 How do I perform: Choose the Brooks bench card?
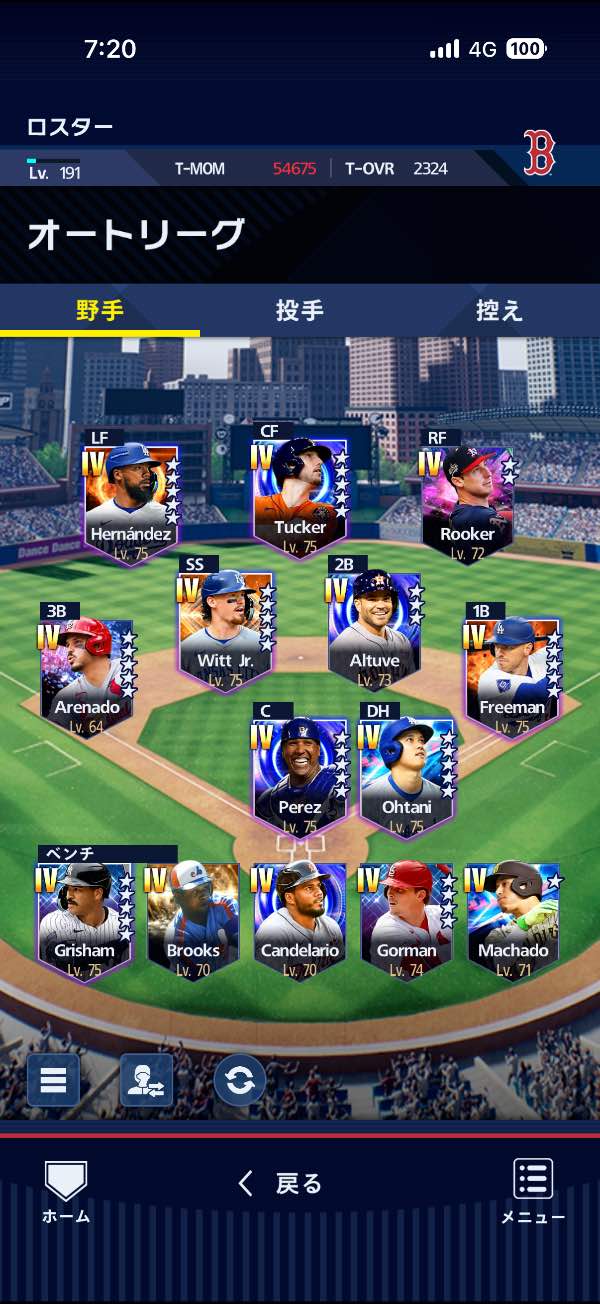click(x=193, y=920)
